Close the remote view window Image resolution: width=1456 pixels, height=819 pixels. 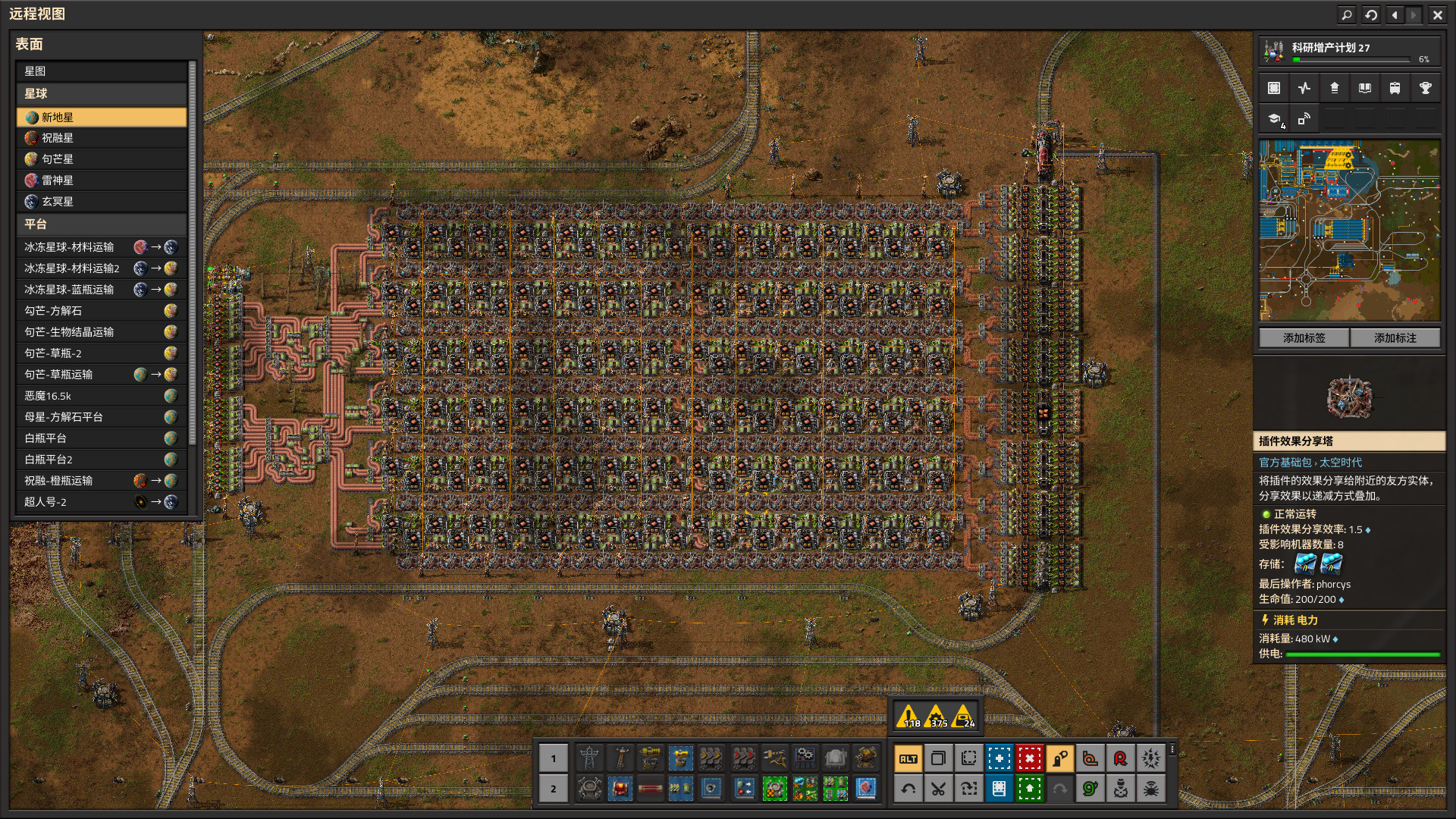(x=1437, y=14)
